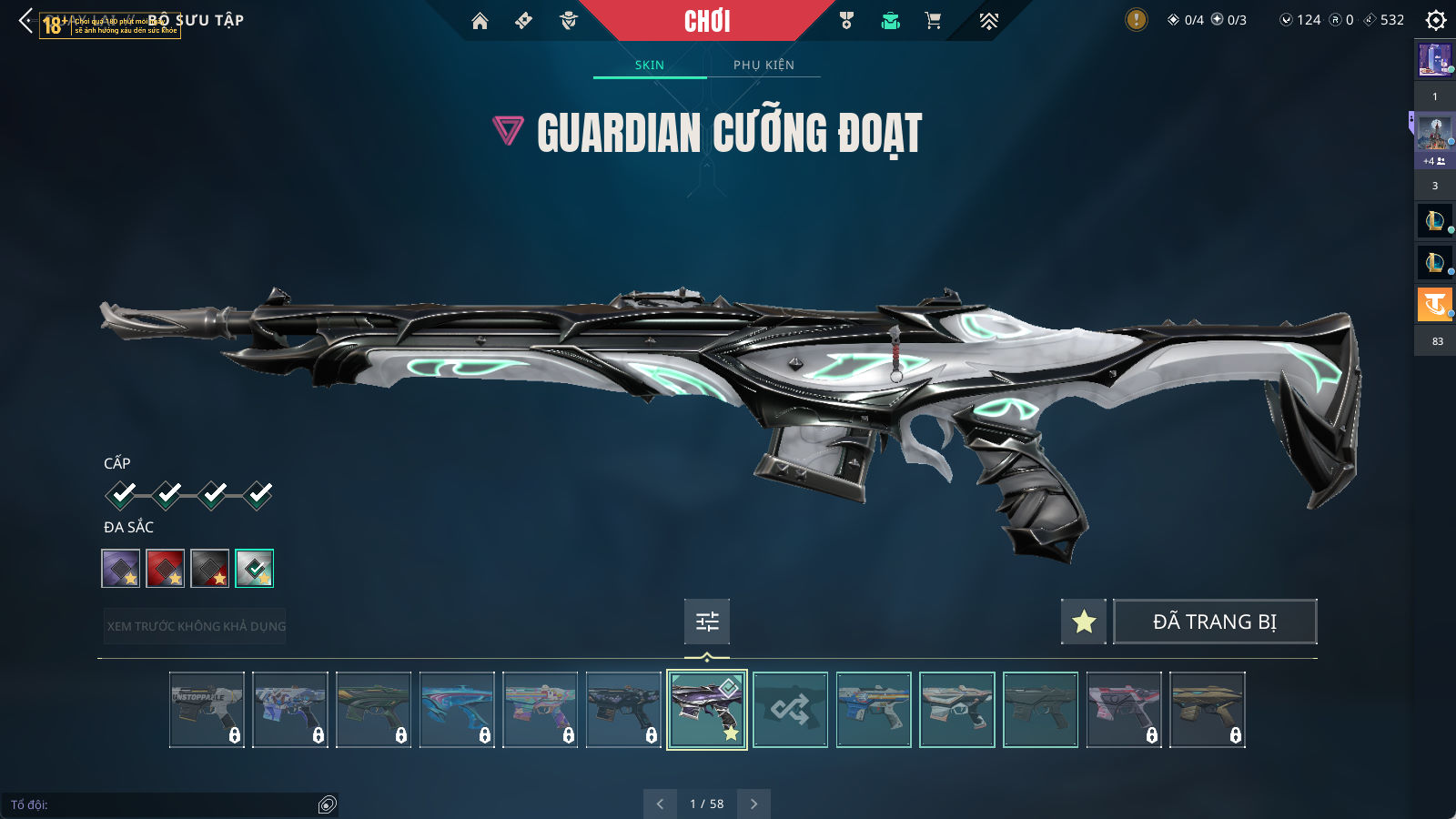Choose the red chroma variant swatch

(x=166, y=569)
